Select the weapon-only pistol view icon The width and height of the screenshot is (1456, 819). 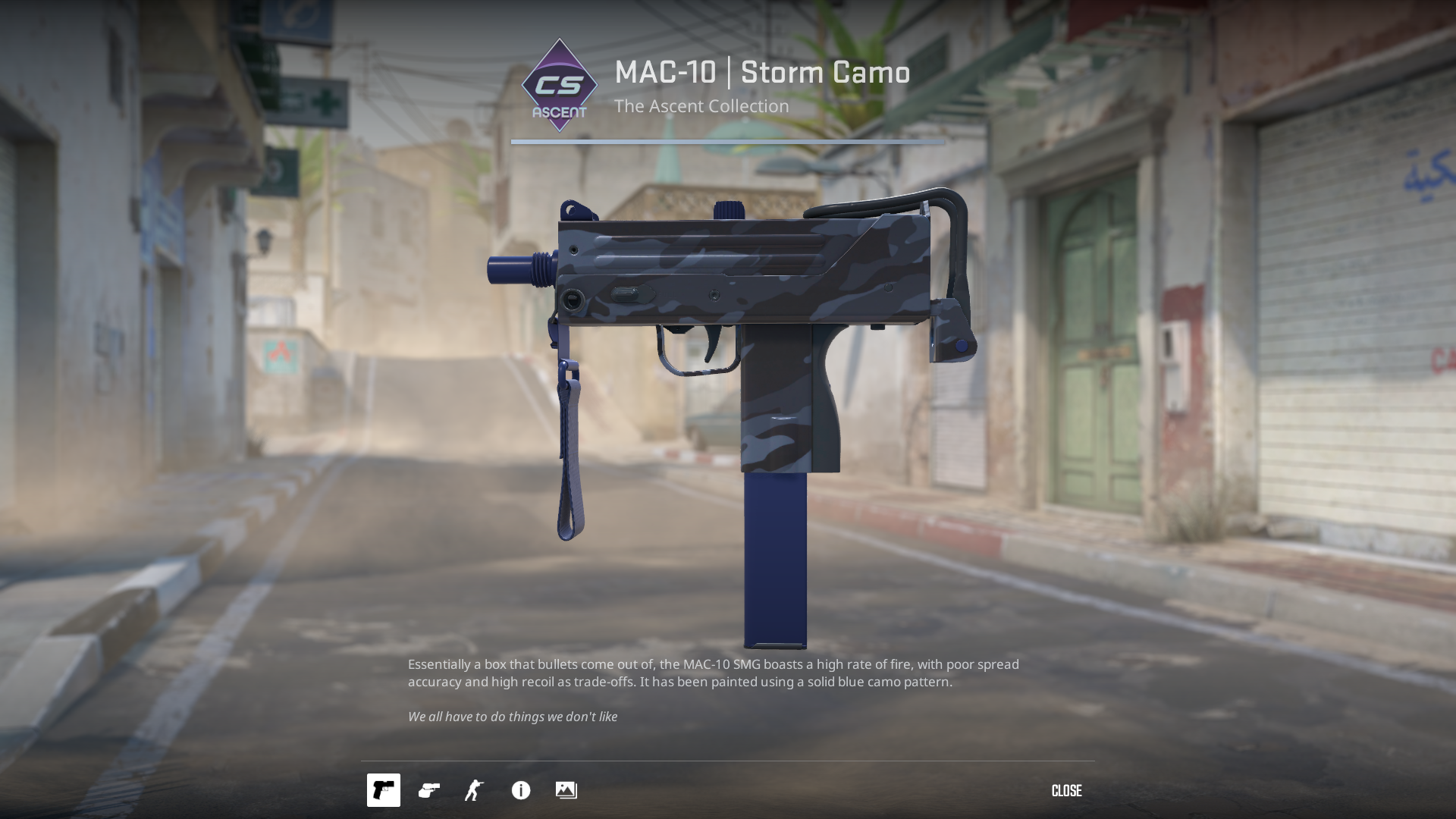coord(384,790)
